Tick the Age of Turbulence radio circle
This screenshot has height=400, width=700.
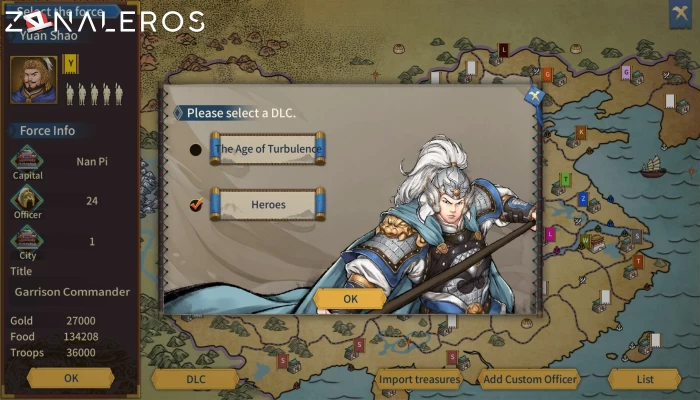pyautogui.click(x=196, y=150)
